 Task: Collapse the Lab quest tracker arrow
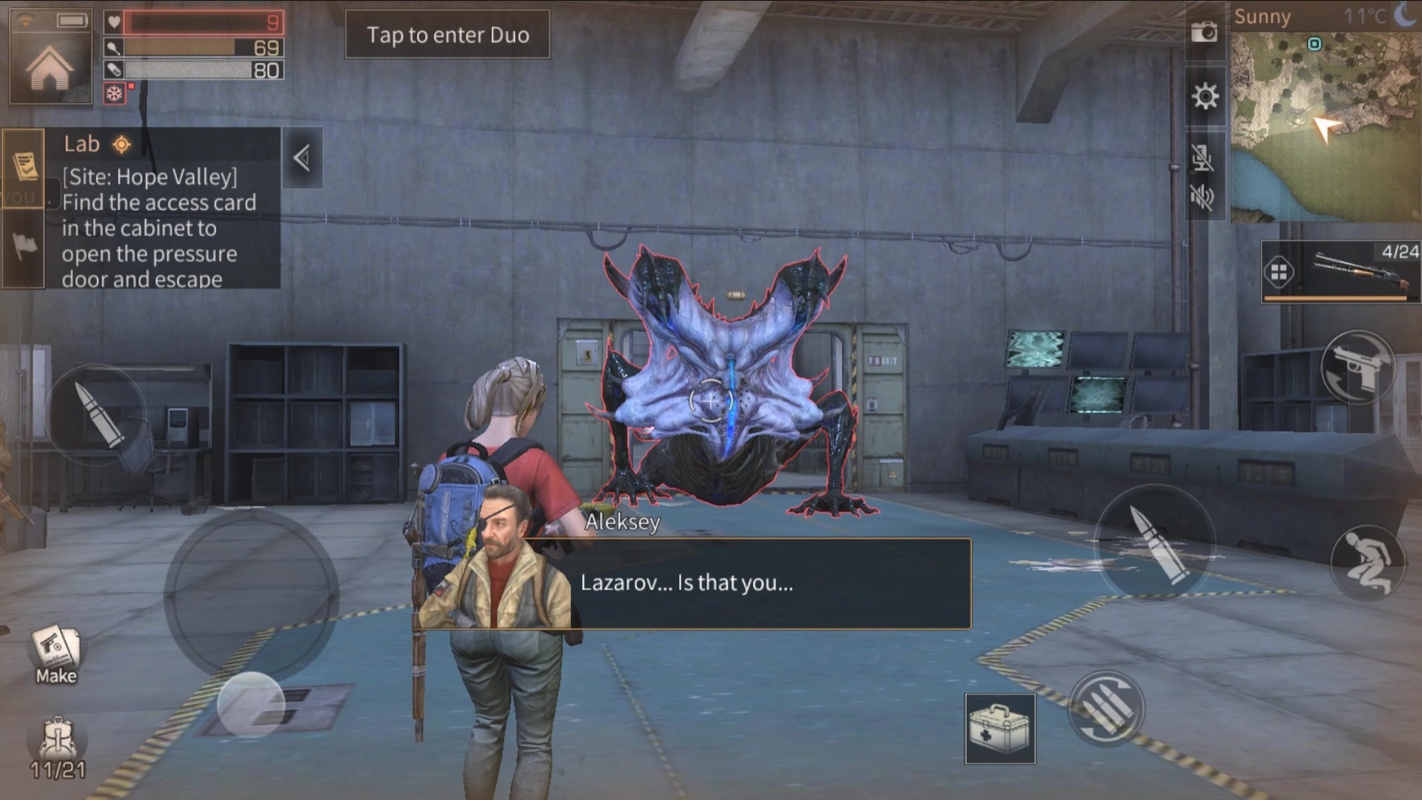point(301,157)
